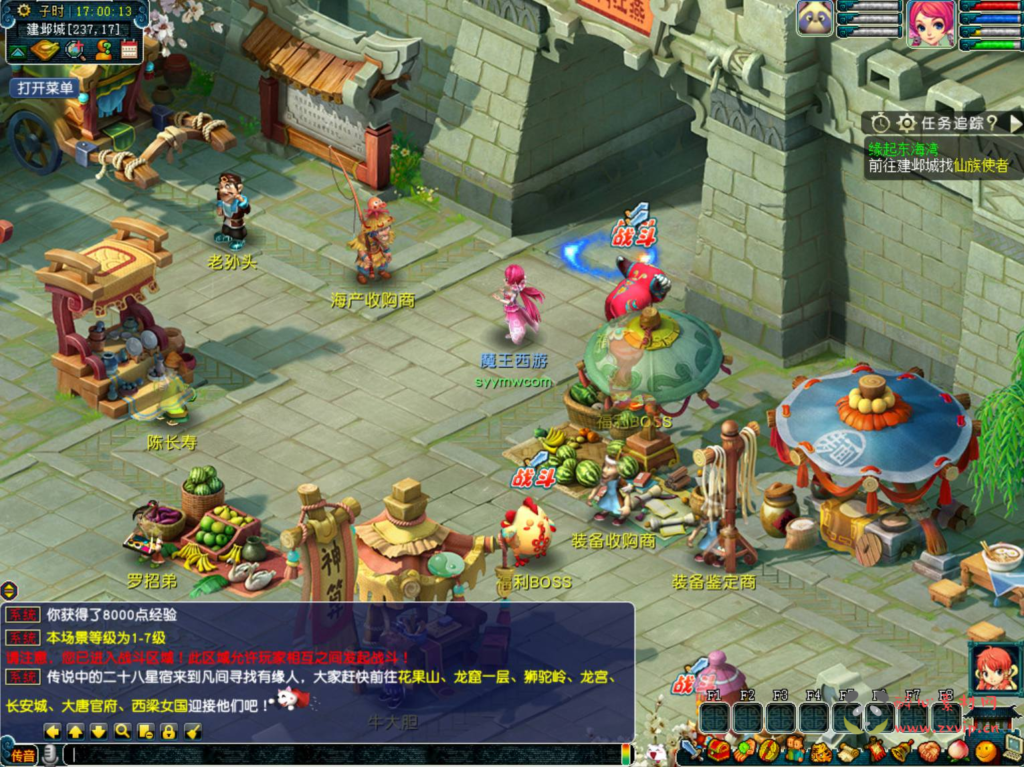Open the red-haired avatar portrait above the toolbar
This screenshot has width=1024, height=767.
point(993,667)
